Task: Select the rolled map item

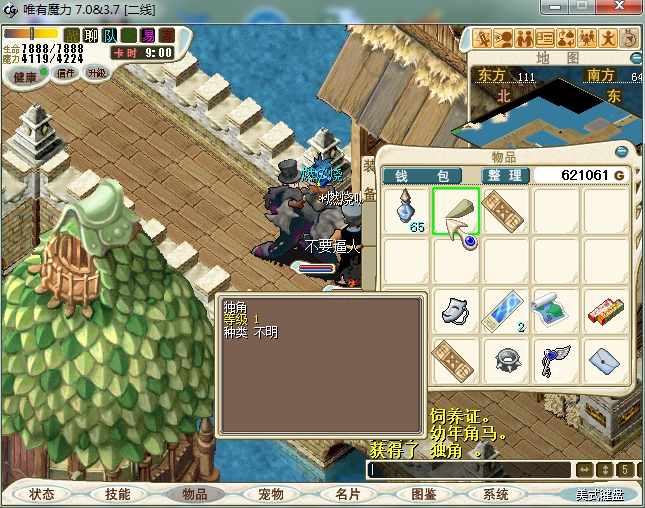Action: (x=554, y=309)
